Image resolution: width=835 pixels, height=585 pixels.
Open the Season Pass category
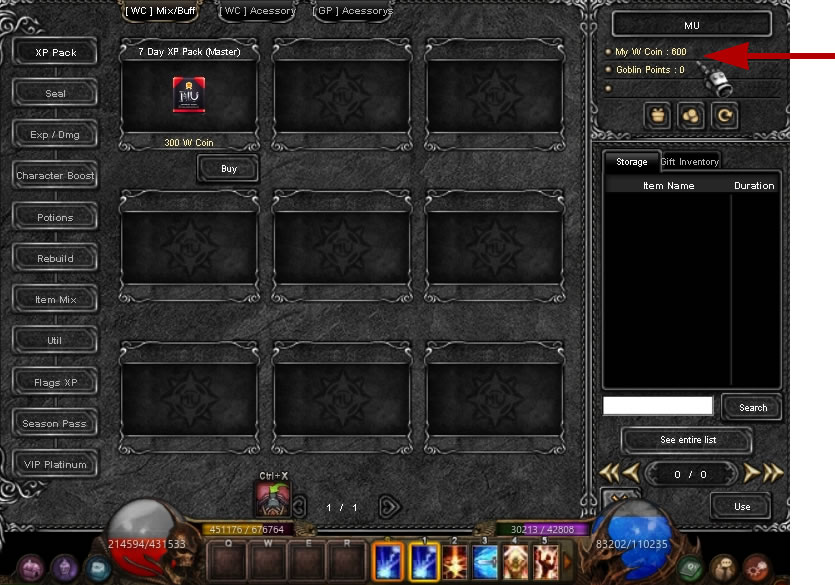[x=55, y=423]
